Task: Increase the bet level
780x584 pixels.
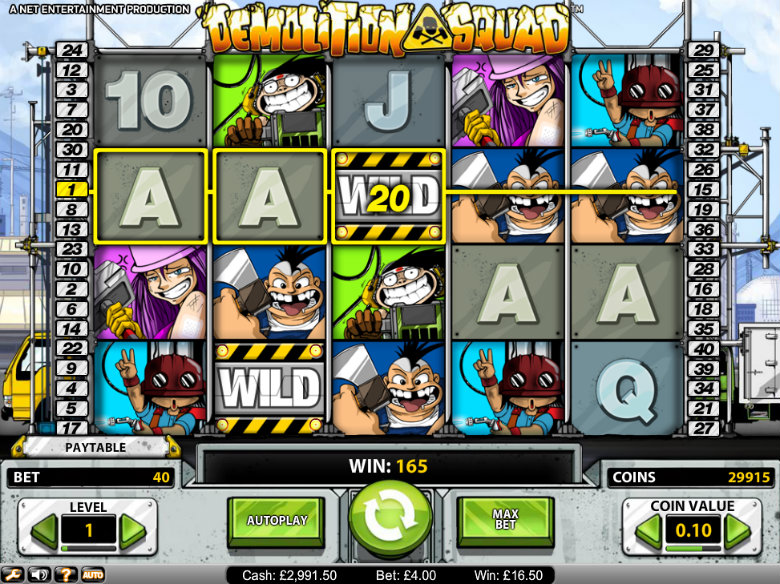Action: [133, 531]
